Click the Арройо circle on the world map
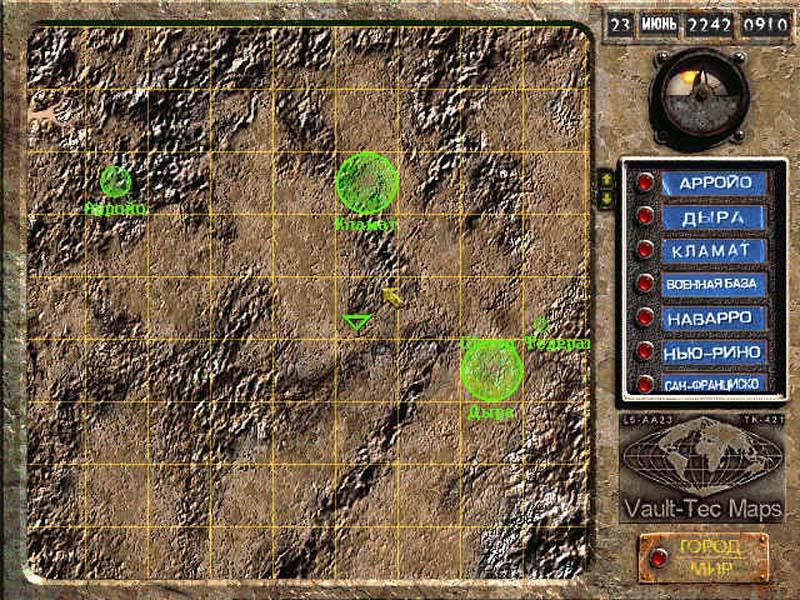Viewport: 800px width, 600px height. tap(116, 181)
